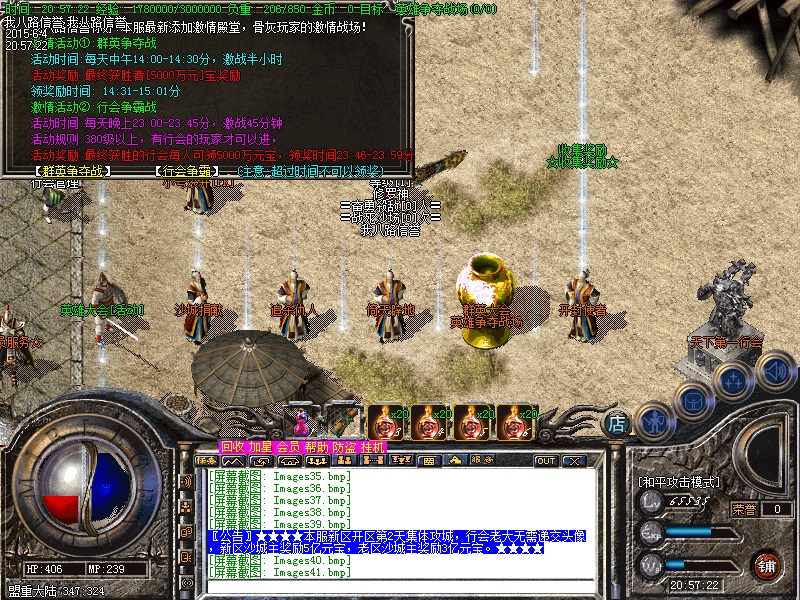Screen dimensions: 800x600
Task: Select the 回收 recycle menu button
Action: 232,447
